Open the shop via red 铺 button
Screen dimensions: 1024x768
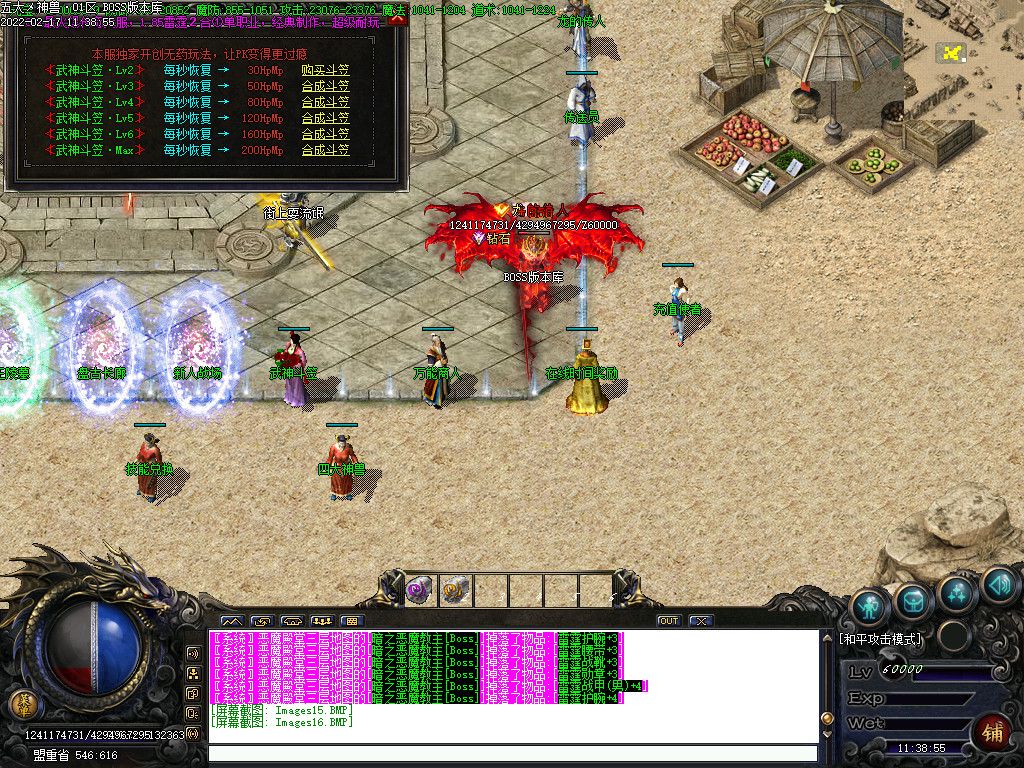[992, 734]
